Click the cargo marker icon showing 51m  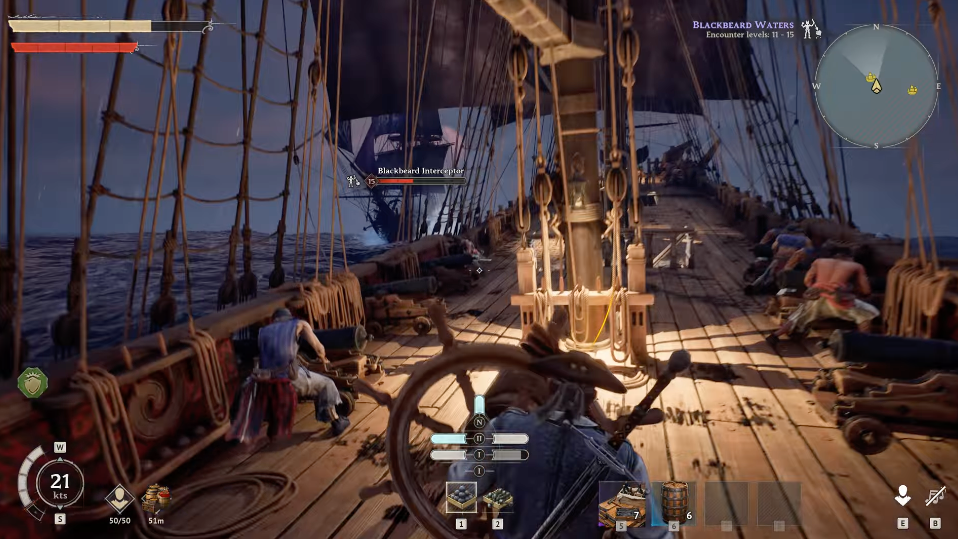tap(156, 498)
